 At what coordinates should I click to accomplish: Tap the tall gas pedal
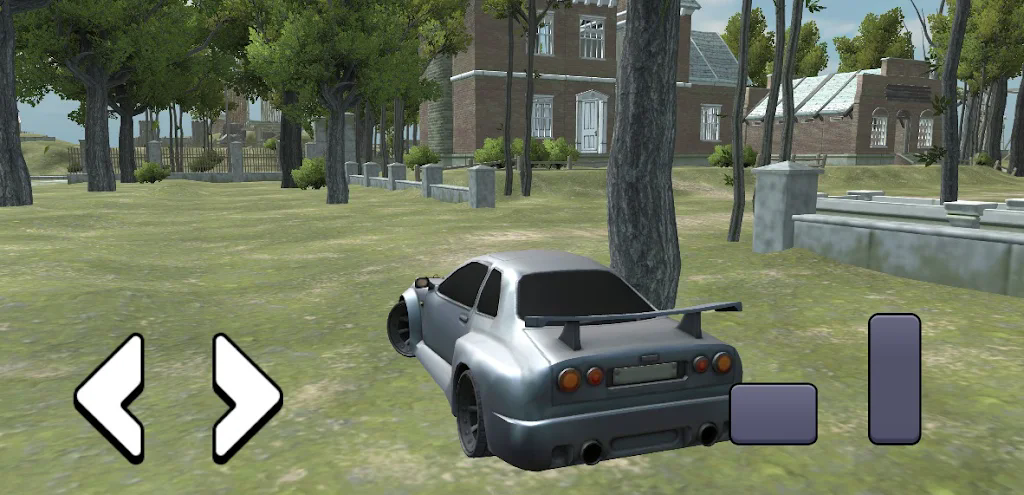(x=894, y=378)
